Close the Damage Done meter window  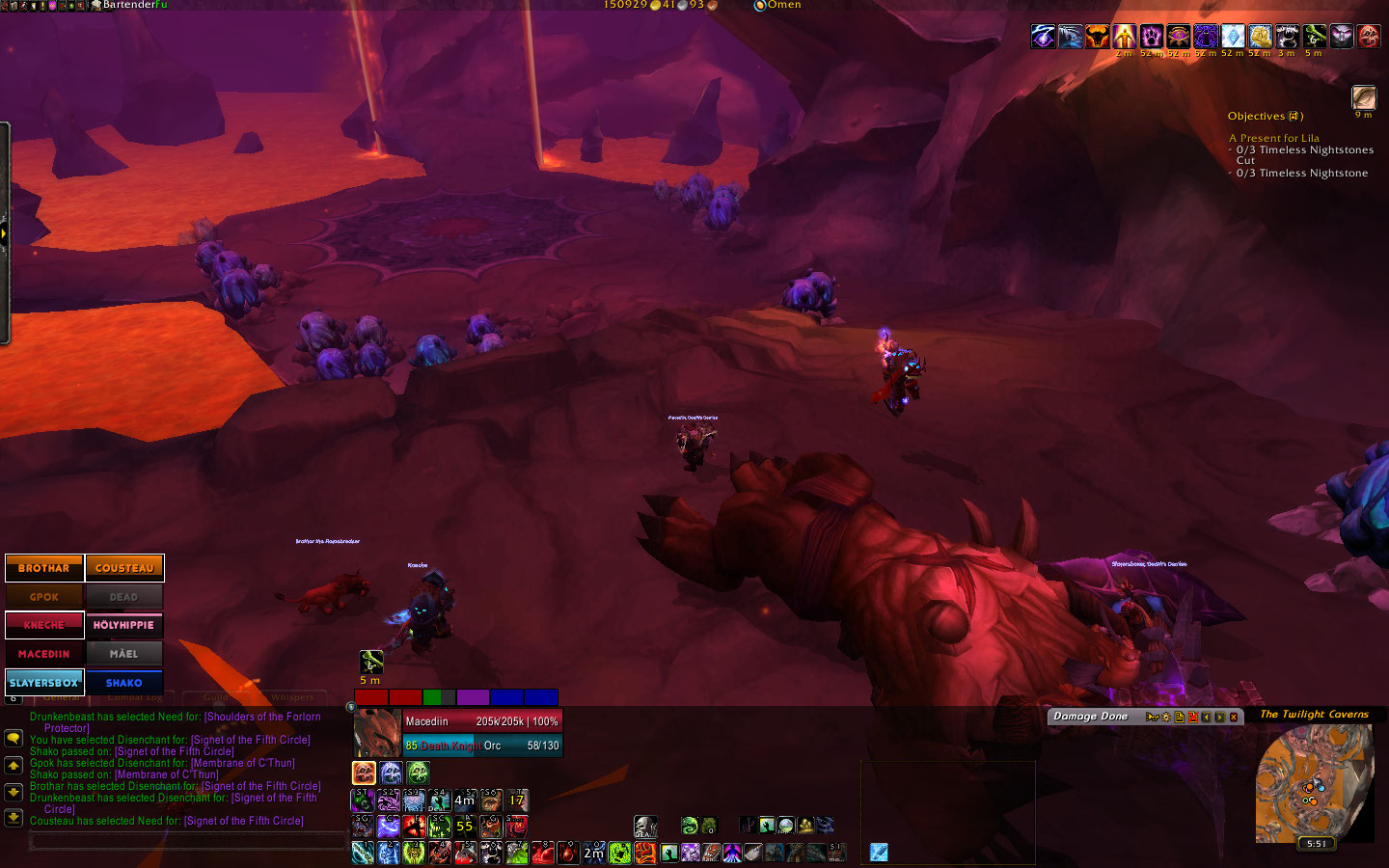click(1233, 717)
